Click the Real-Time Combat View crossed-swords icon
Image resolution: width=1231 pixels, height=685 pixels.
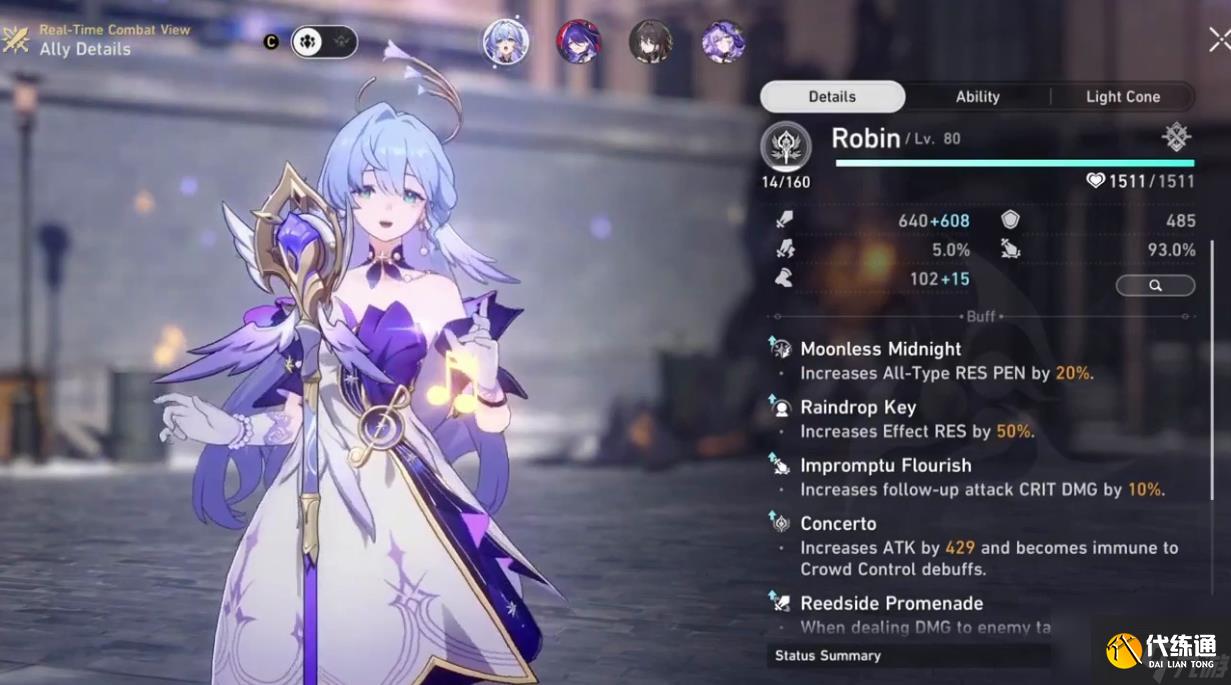(x=16, y=40)
